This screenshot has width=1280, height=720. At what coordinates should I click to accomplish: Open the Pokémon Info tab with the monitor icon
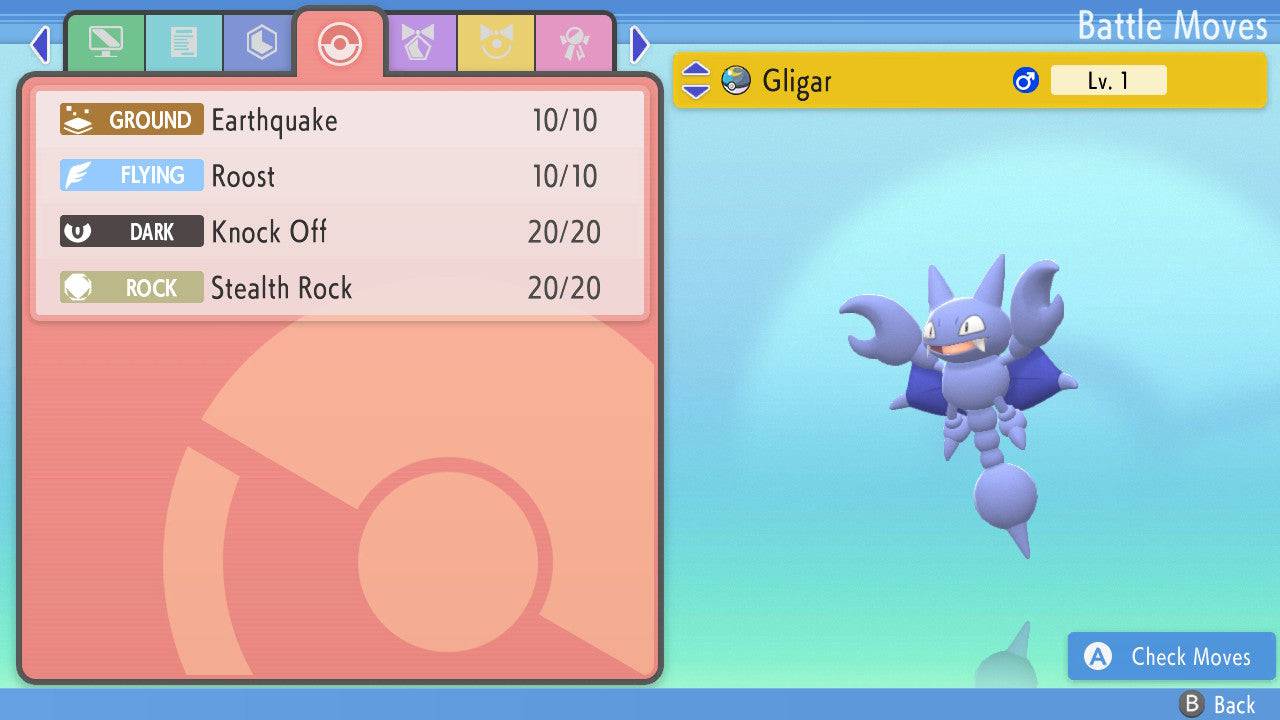coord(106,43)
